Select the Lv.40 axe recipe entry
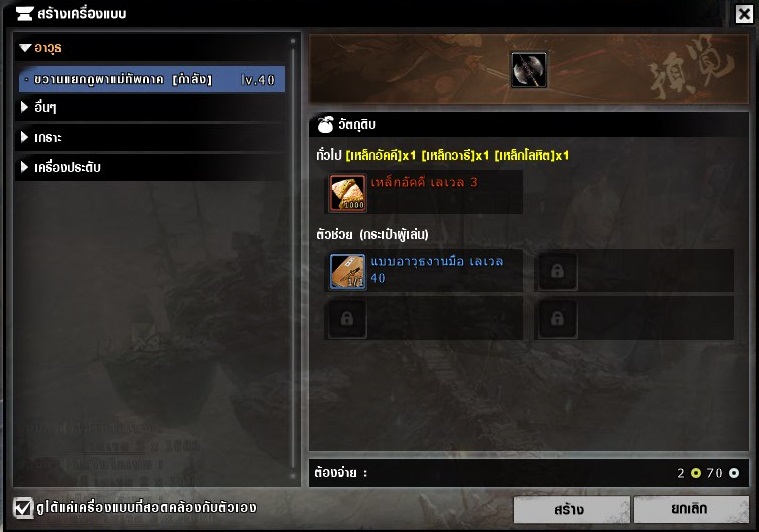 tap(152, 79)
